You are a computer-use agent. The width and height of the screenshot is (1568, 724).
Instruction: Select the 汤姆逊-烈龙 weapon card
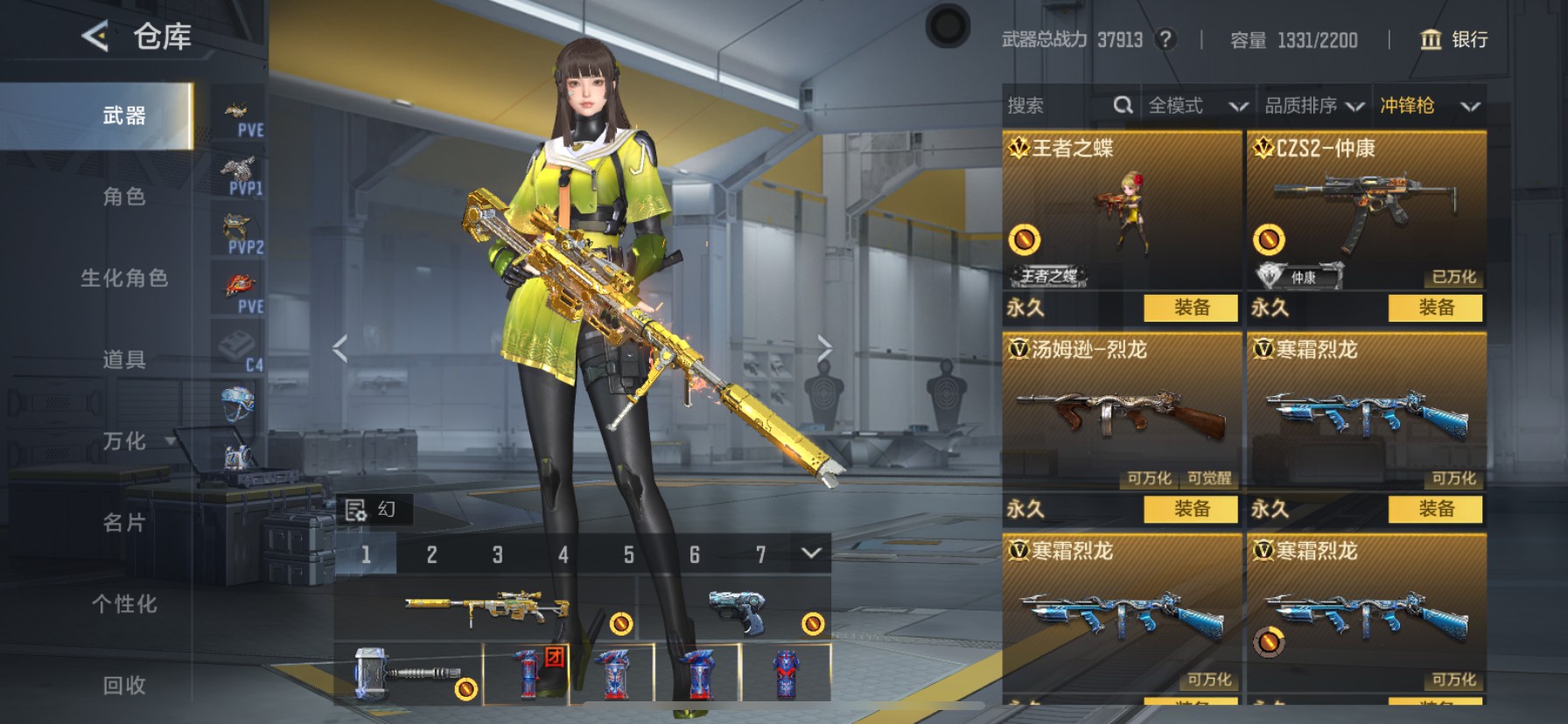click(x=1122, y=411)
